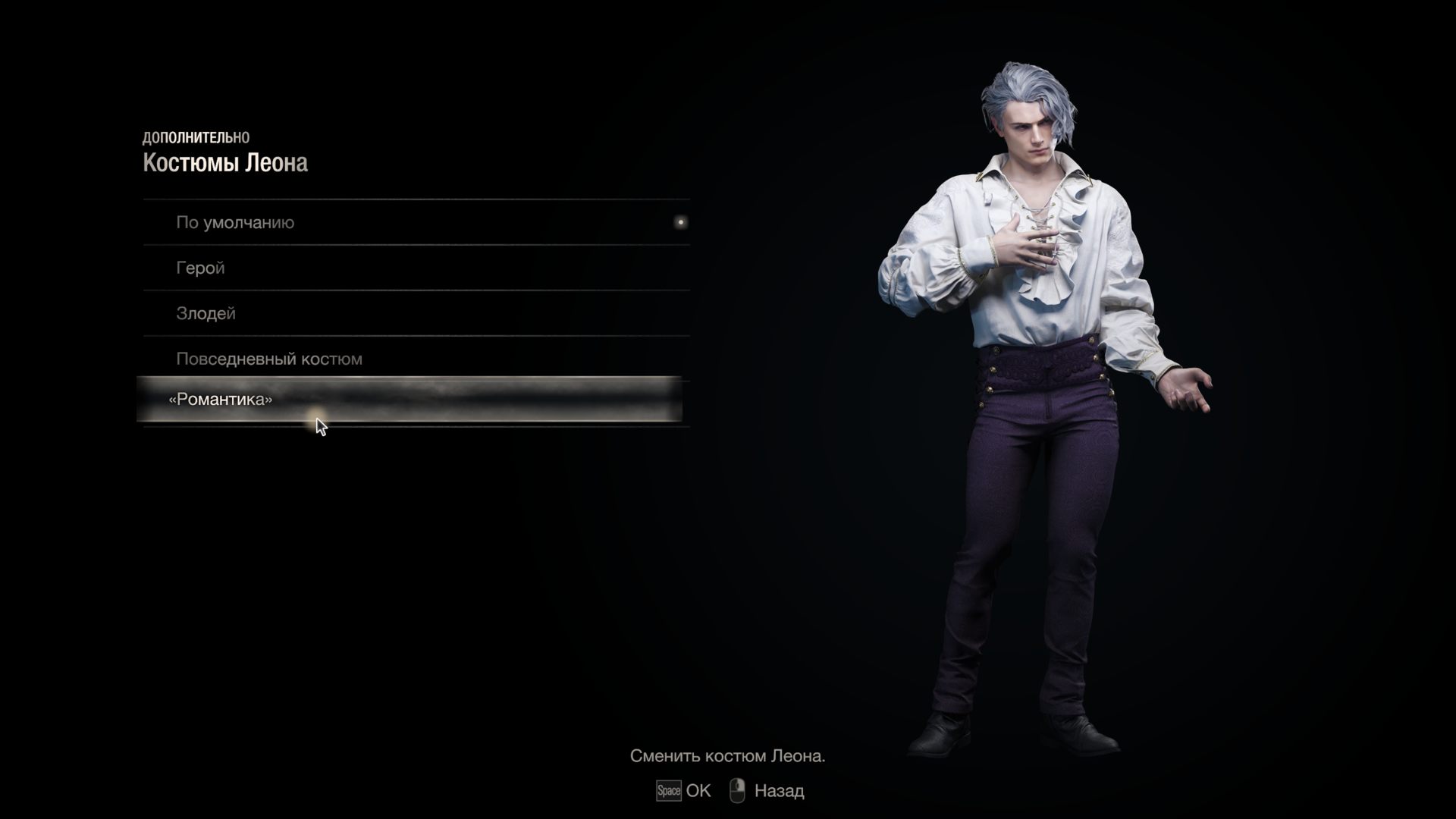Pick the «Злодей» costume entry
The width and height of the screenshot is (1456, 819).
[206, 314]
